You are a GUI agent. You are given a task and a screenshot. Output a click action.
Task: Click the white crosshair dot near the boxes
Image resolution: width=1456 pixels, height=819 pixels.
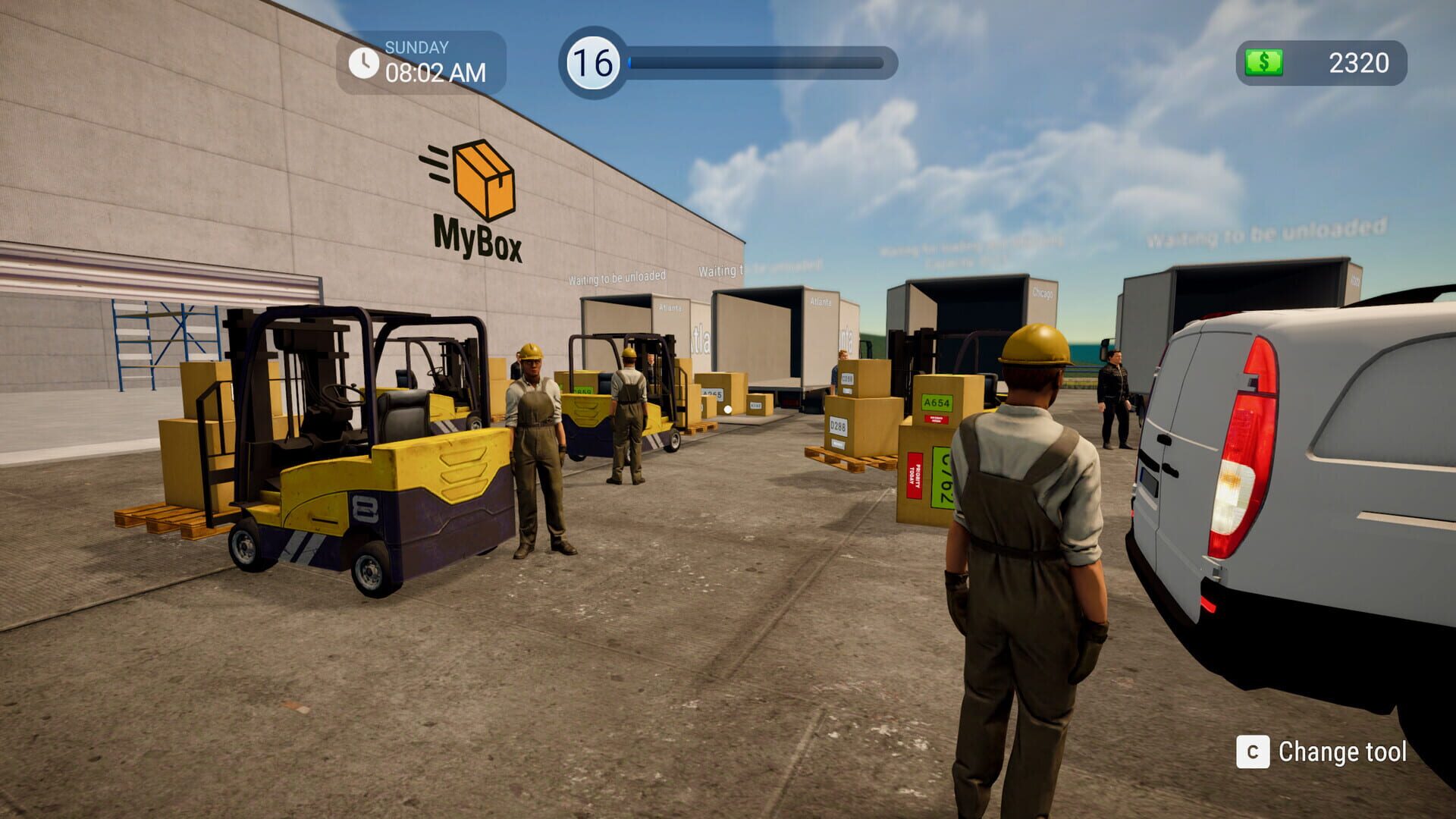729,409
